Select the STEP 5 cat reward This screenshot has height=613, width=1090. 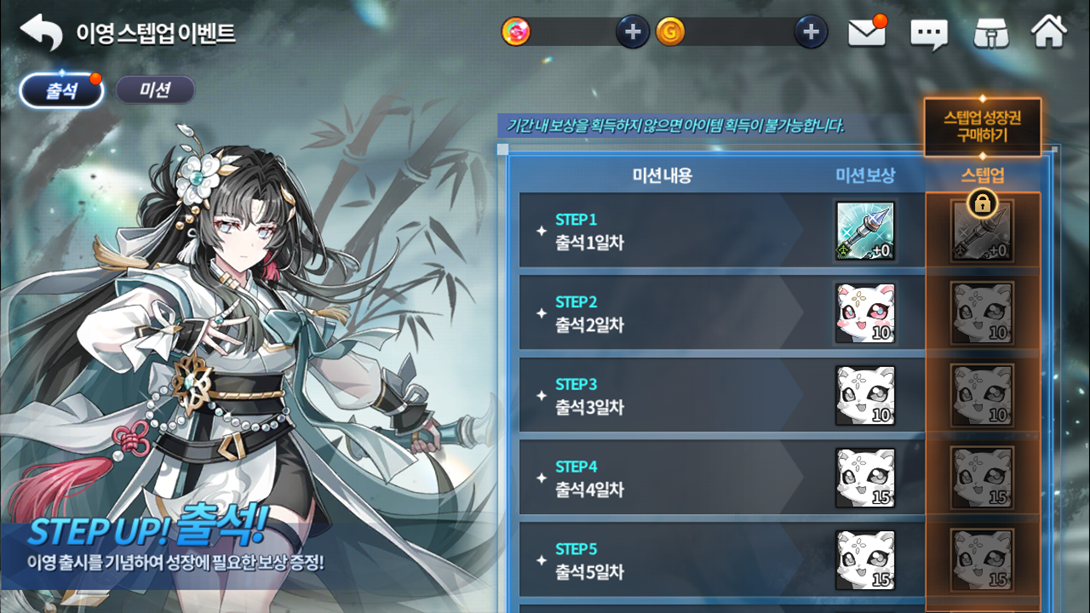click(865, 560)
